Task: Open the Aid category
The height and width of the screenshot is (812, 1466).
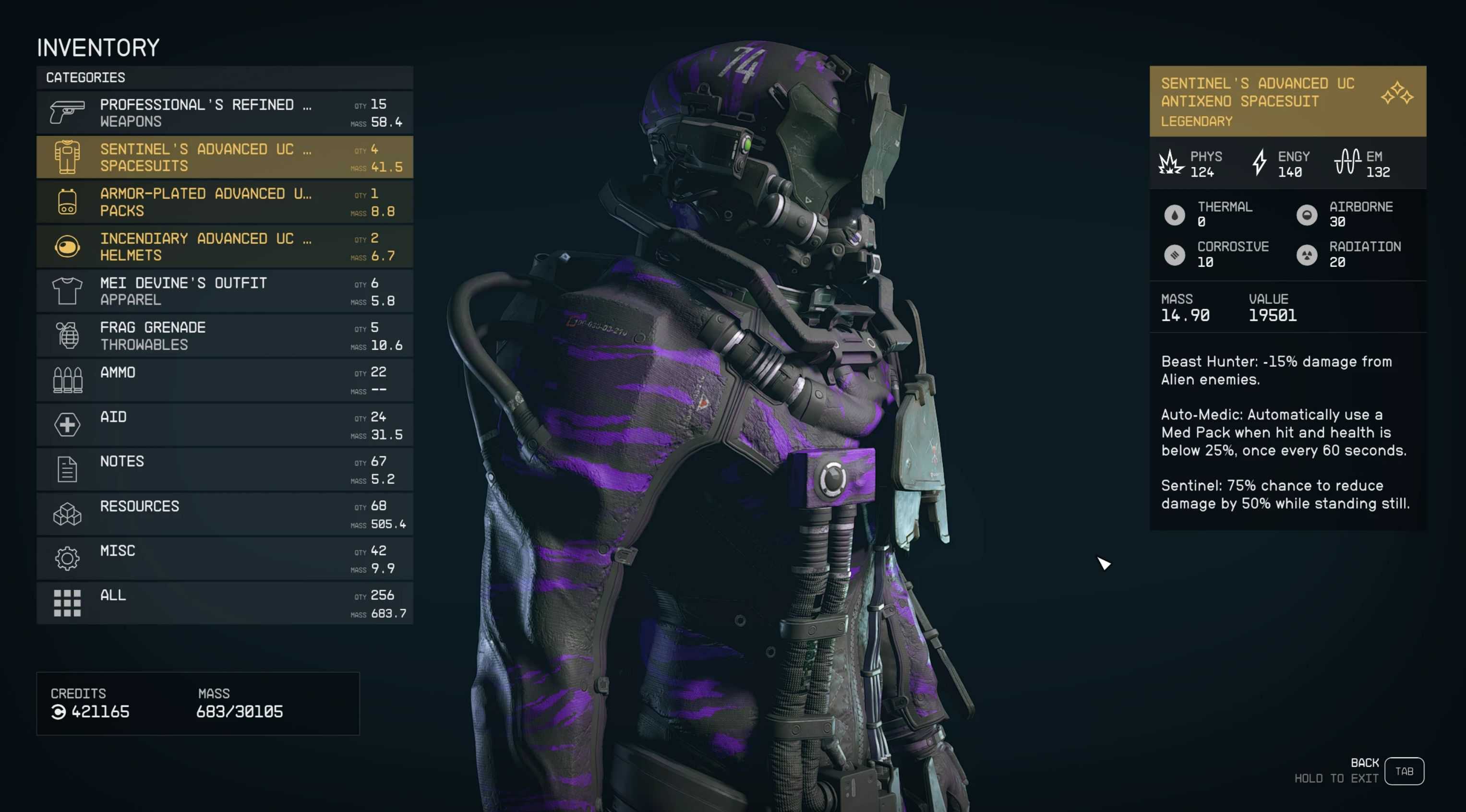Action: pyautogui.click(x=224, y=425)
